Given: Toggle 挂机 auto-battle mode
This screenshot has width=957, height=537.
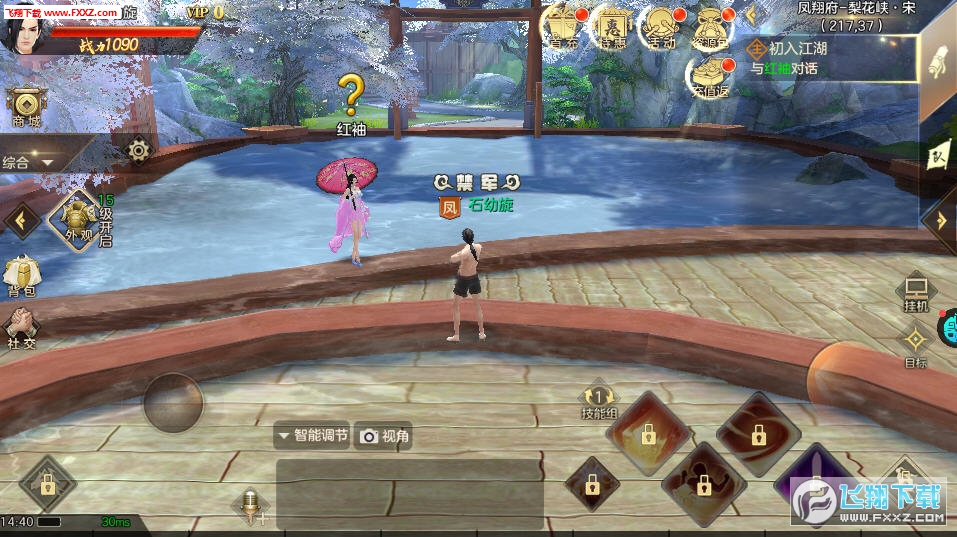Looking at the screenshot, I should click(x=915, y=291).
